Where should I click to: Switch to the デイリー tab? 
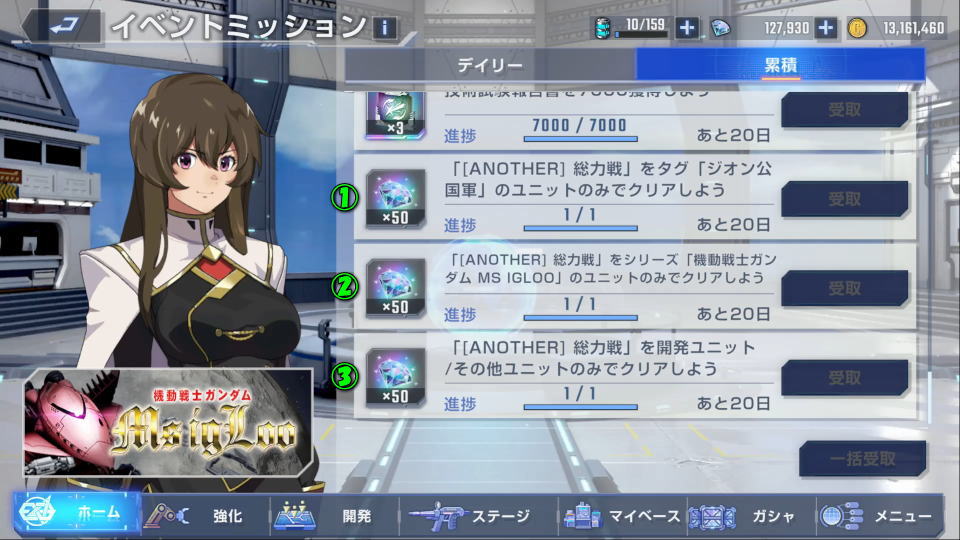click(490, 66)
